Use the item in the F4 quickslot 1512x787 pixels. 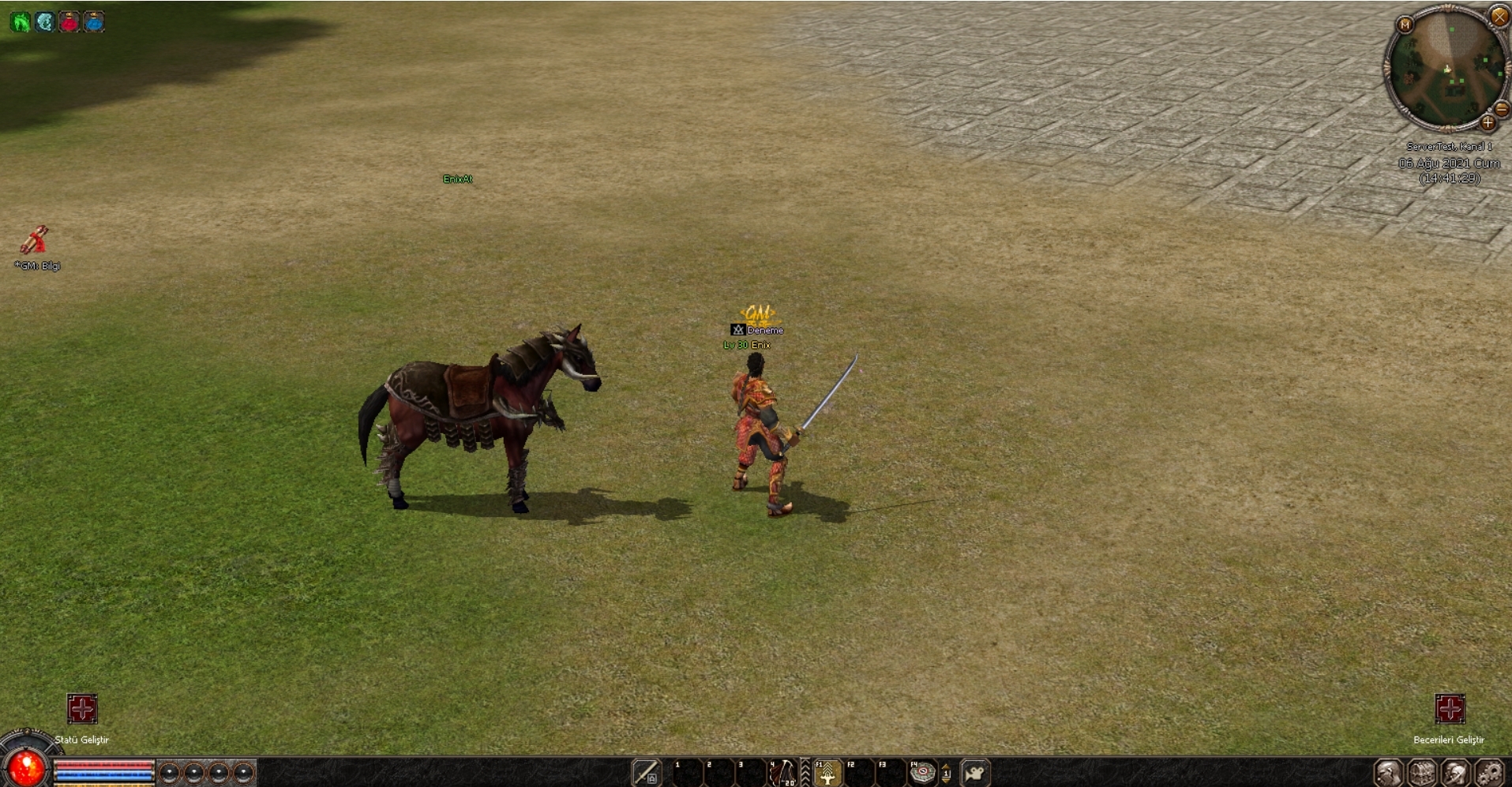pos(921,773)
